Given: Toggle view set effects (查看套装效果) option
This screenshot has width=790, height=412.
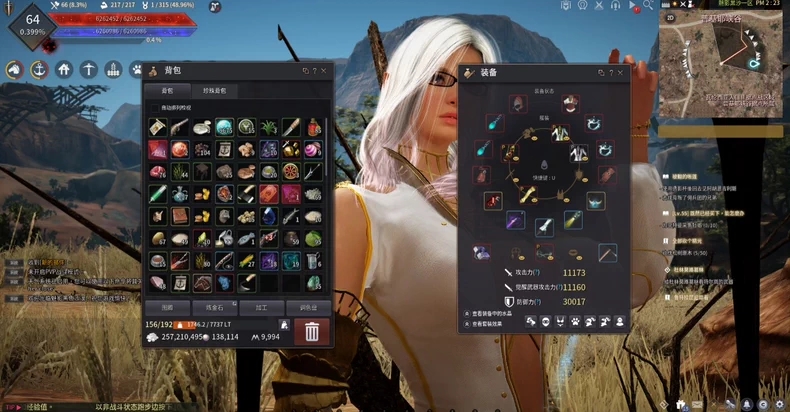Looking at the screenshot, I should click(x=467, y=324).
